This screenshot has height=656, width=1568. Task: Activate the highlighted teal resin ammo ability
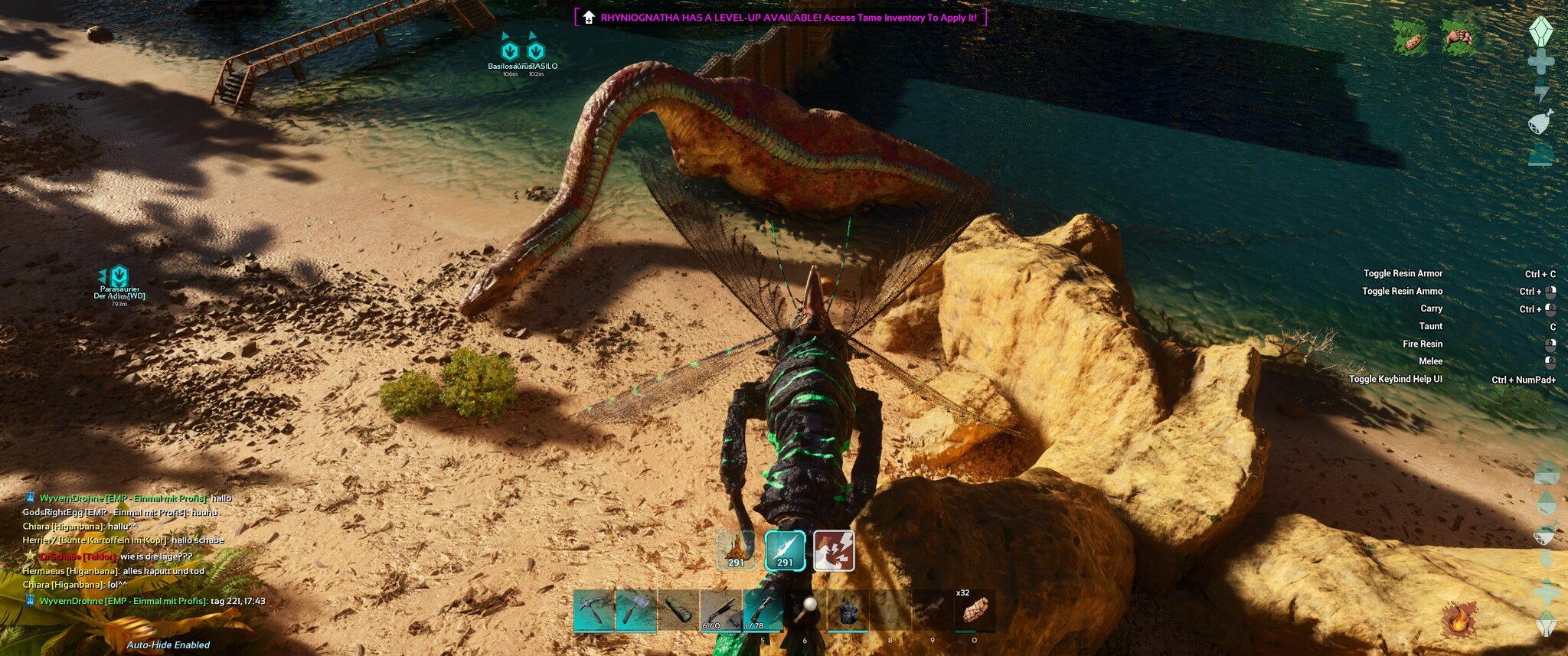(x=786, y=551)
